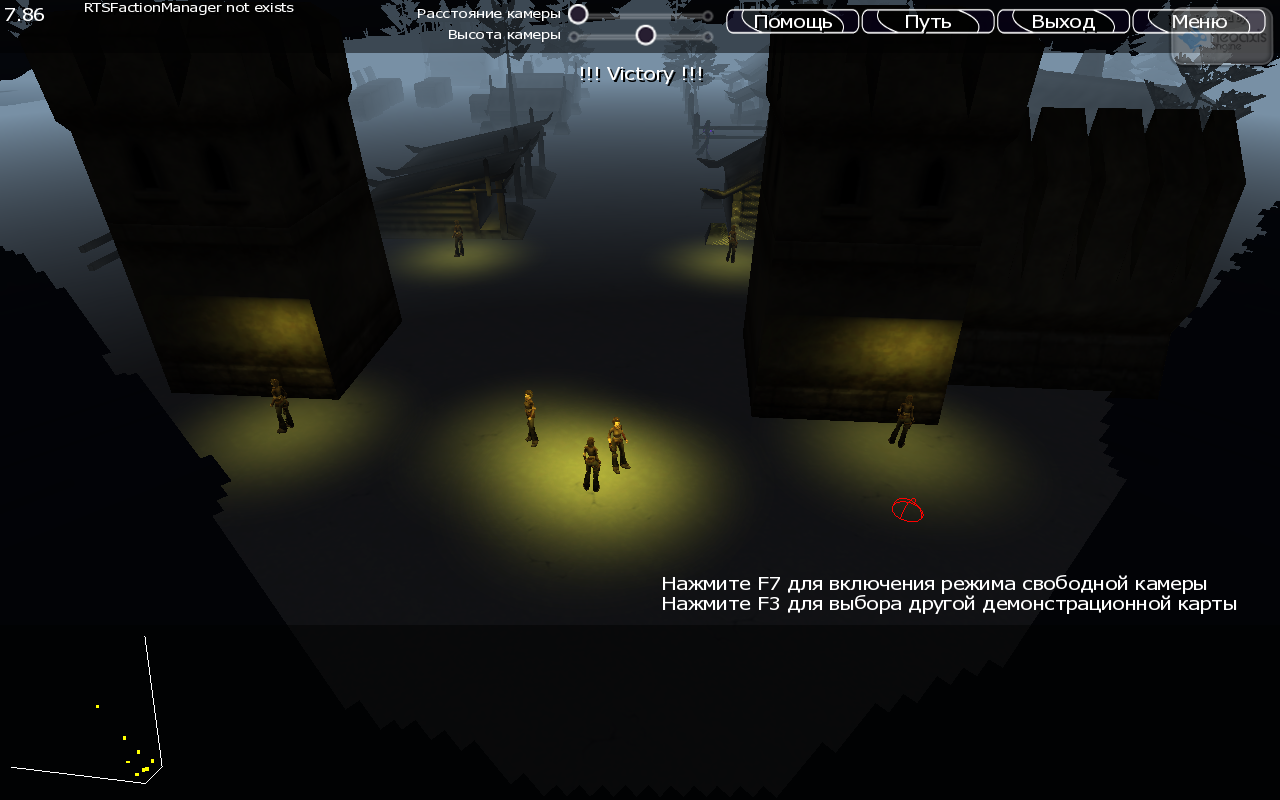Open the Помощь help button
This screenshot has height=800, width=1280.
[792, 21]
